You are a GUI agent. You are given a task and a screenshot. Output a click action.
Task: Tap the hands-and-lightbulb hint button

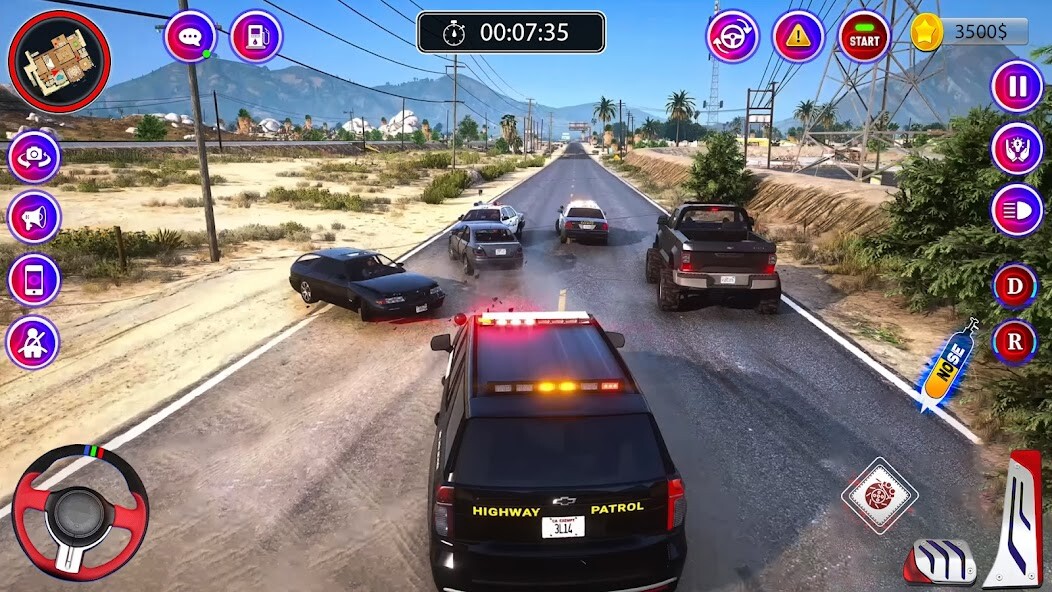[x=1017, y=148]
